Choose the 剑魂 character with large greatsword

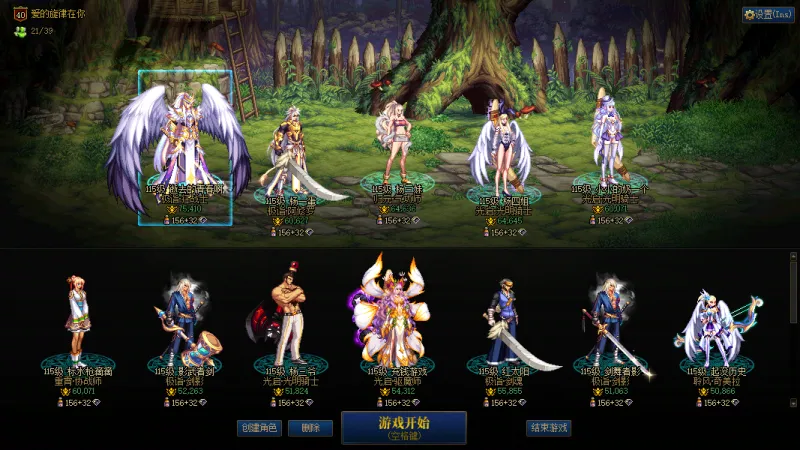pyautogui.click(x=503, y=320)
